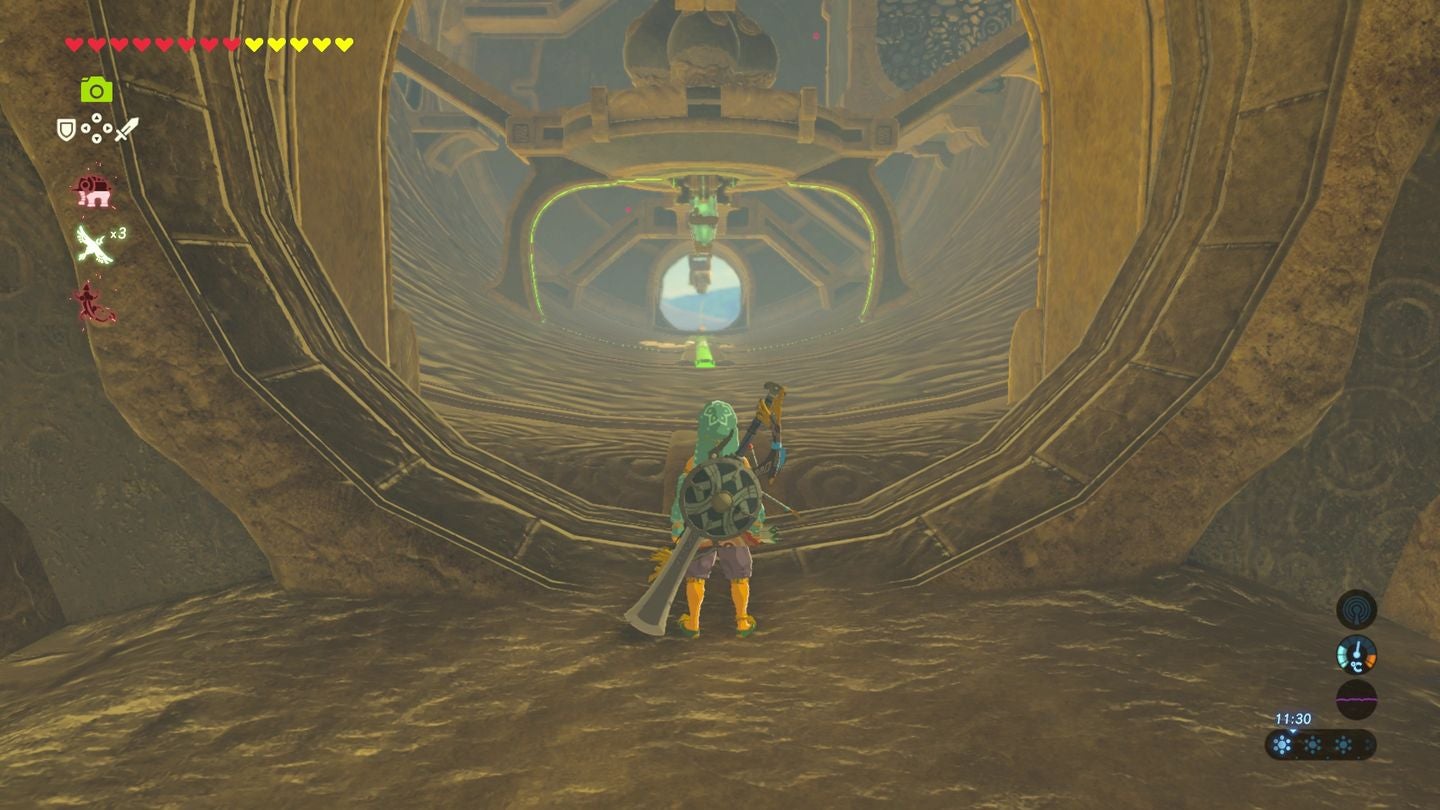Toggle the last yellow bonus heart
This screenshot has width=1440, height=810.
[343, 44]
